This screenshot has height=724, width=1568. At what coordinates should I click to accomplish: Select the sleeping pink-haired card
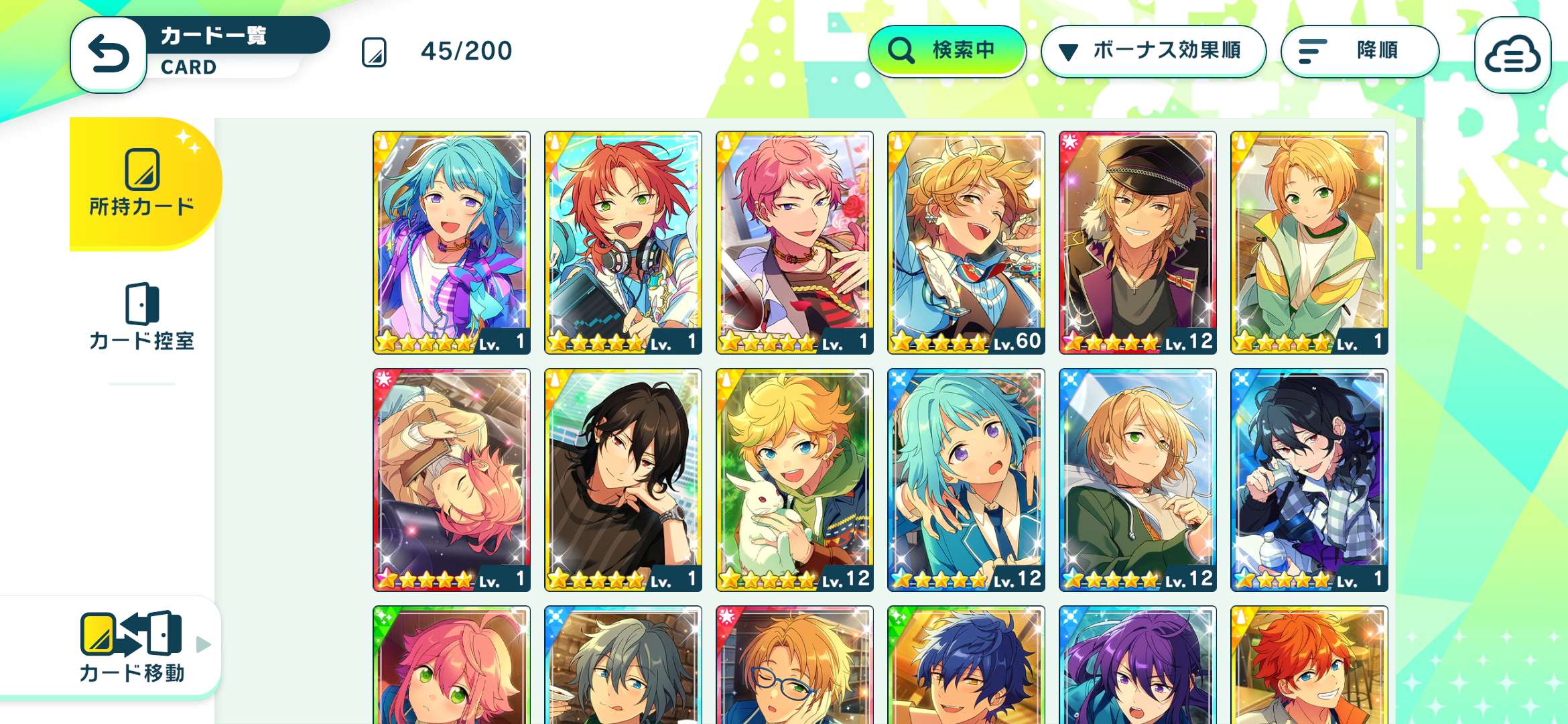coord(452,480)
